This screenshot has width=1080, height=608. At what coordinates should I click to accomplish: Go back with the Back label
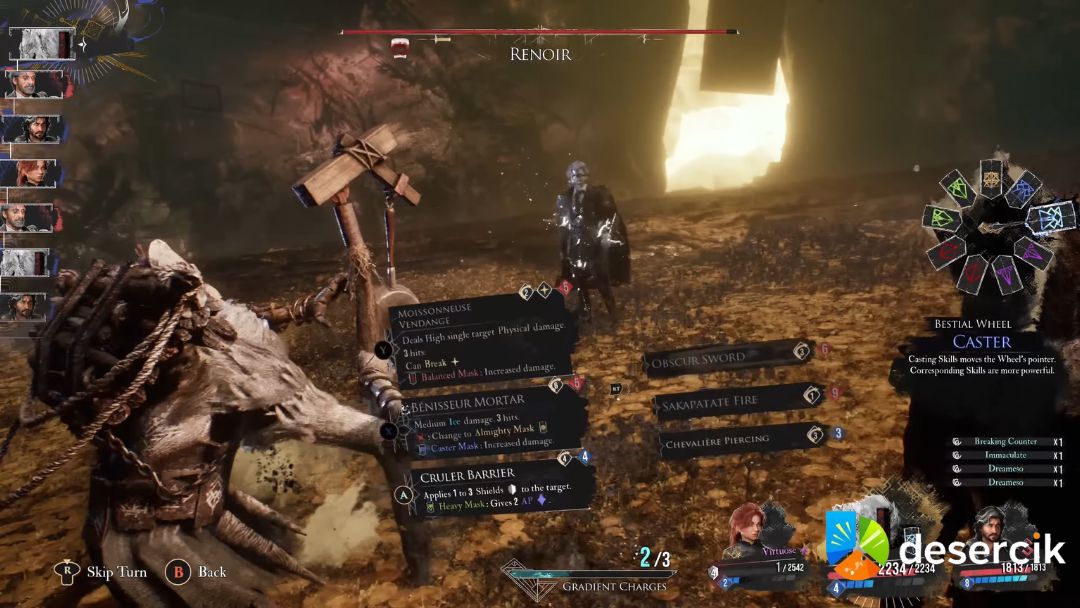click(x=212, y=572)
